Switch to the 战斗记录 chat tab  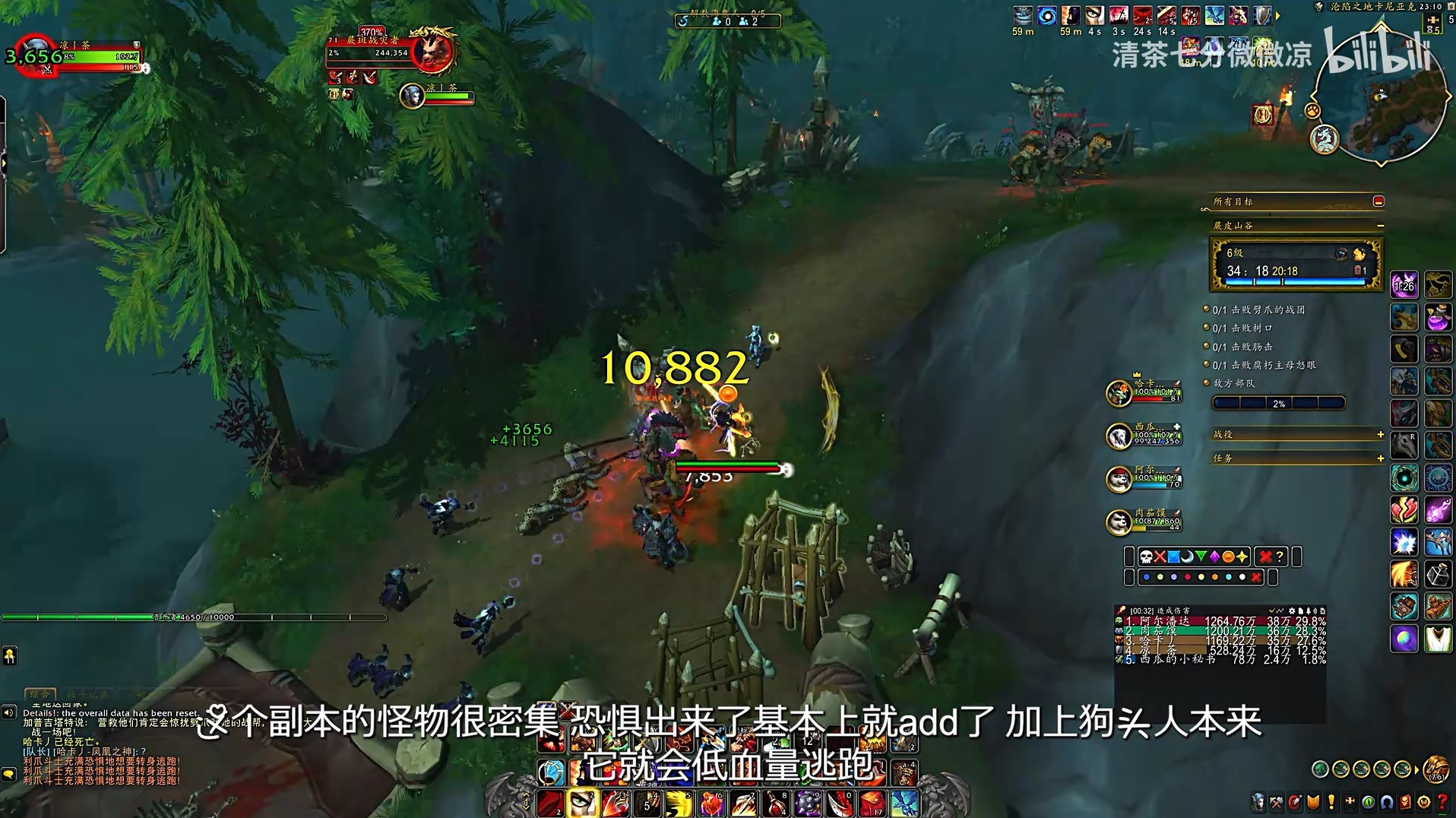point(86,694)
